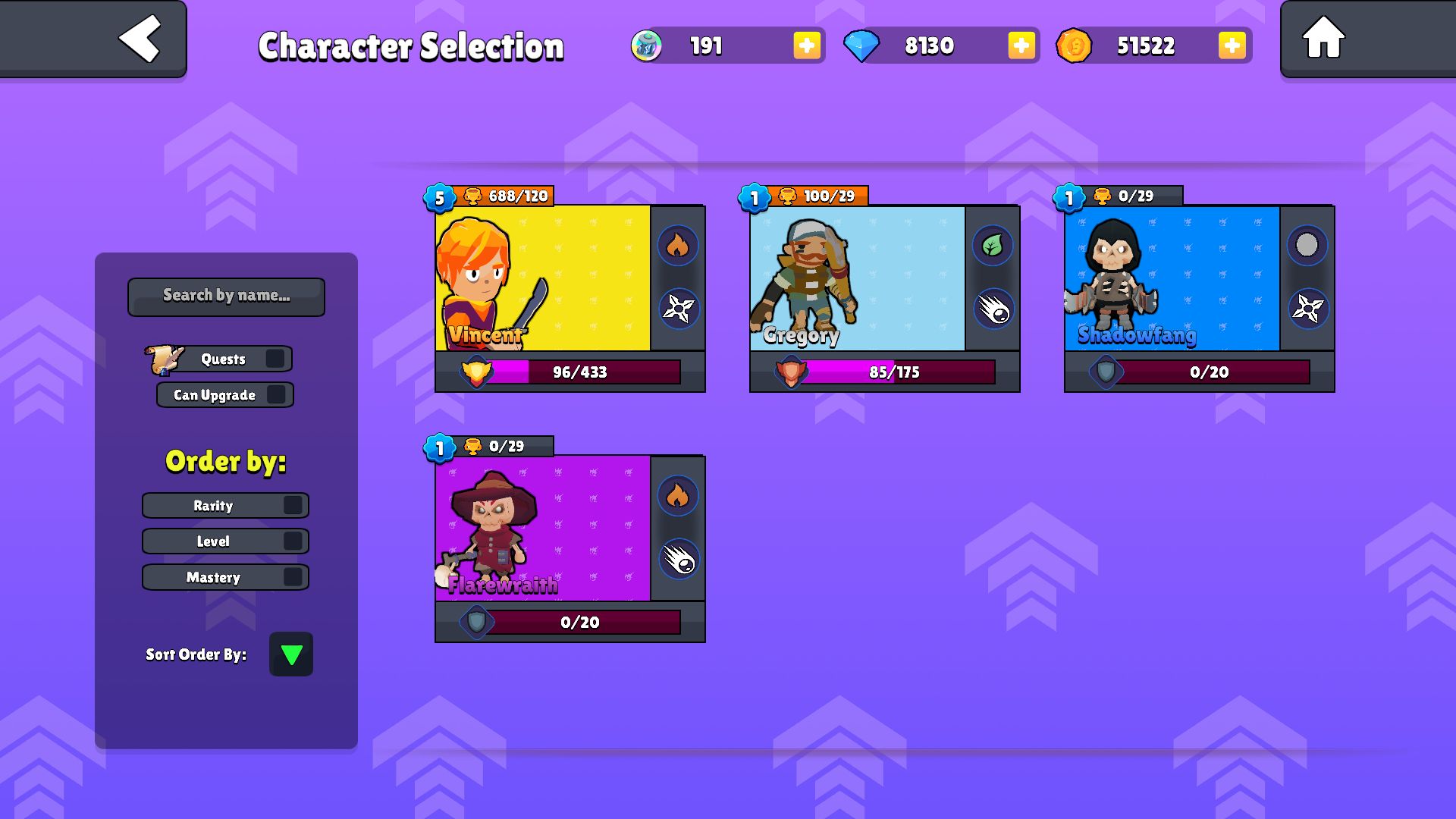Click the Search by name field

[x=226, y=296]
